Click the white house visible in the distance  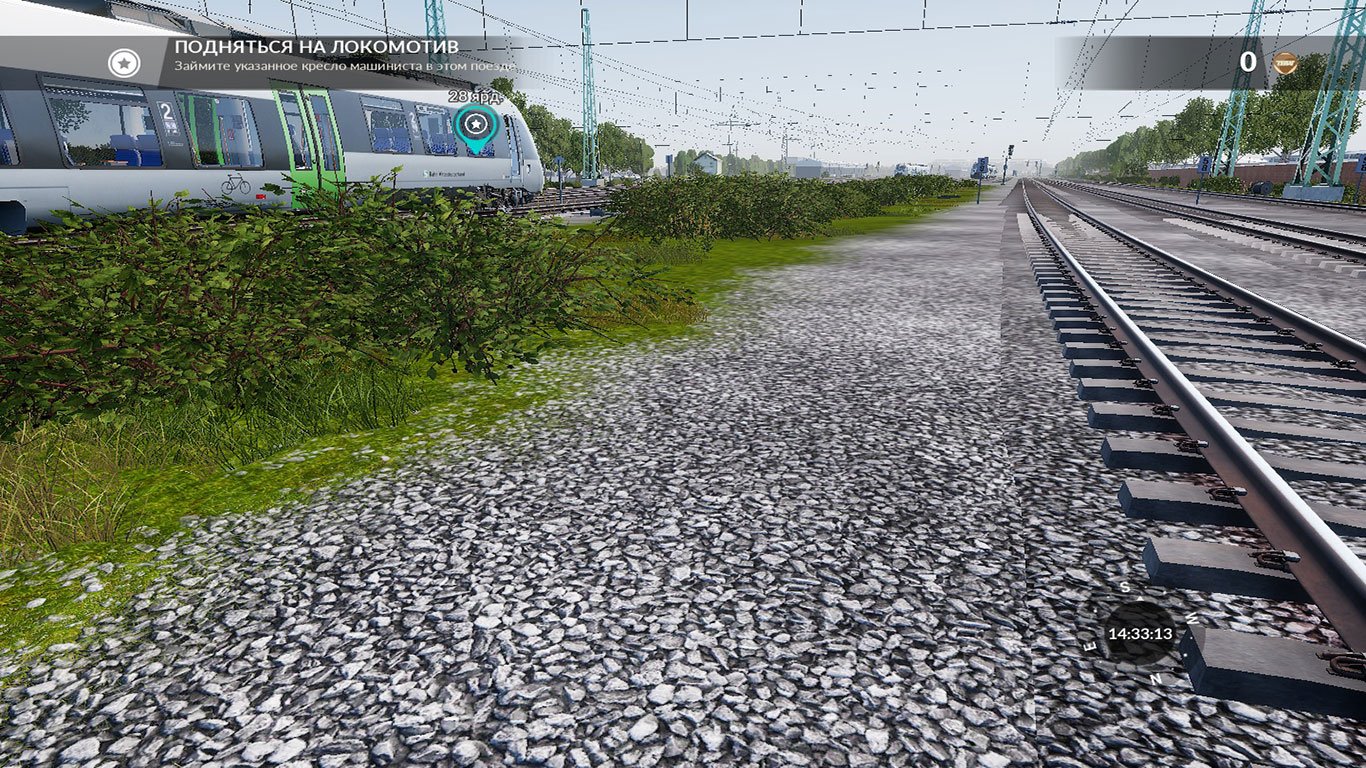pyautogui.click(x=706, y=162)
